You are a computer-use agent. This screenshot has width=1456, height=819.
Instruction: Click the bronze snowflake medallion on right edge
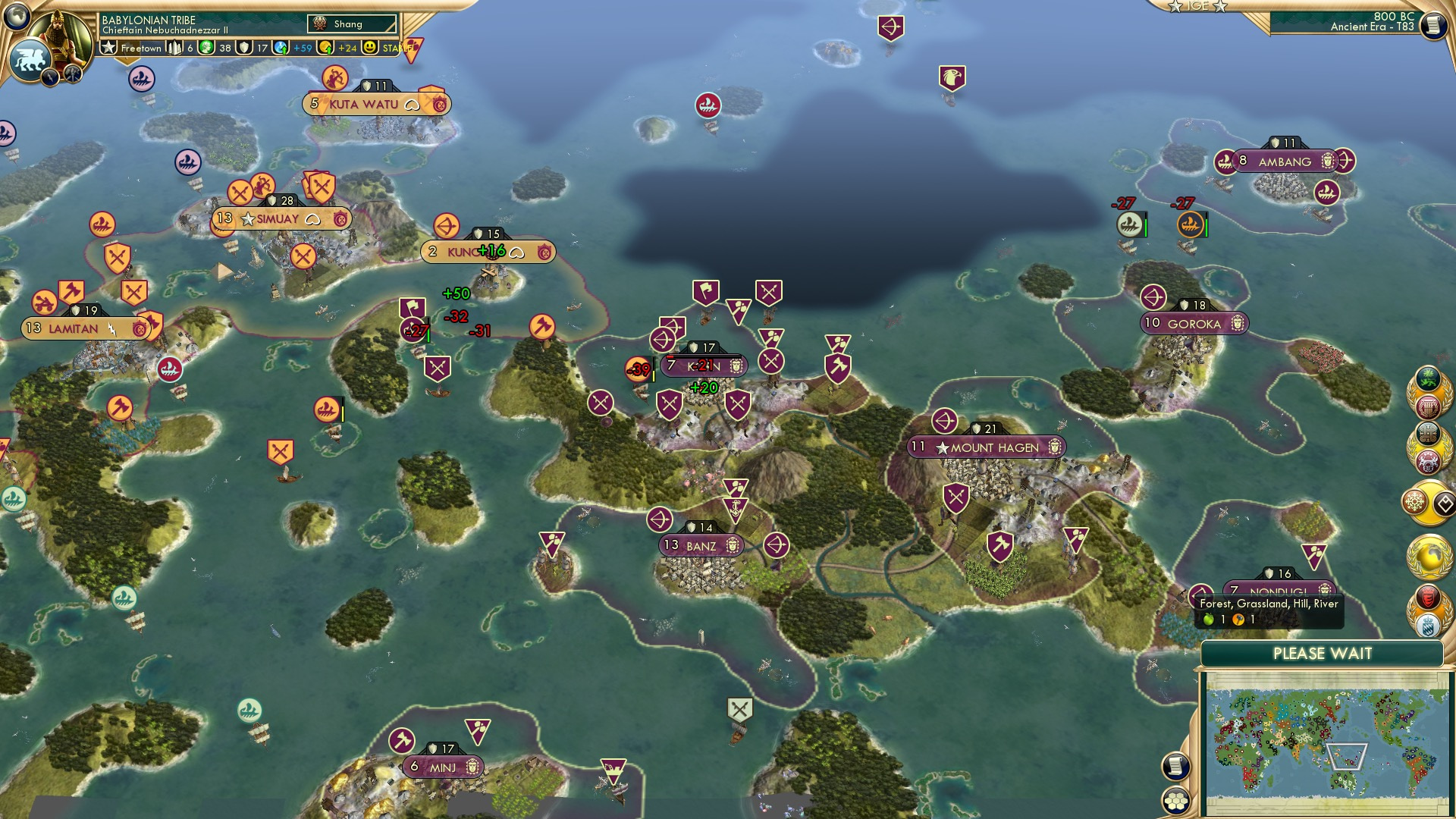pyautogui.click(x=1414, y=500)
